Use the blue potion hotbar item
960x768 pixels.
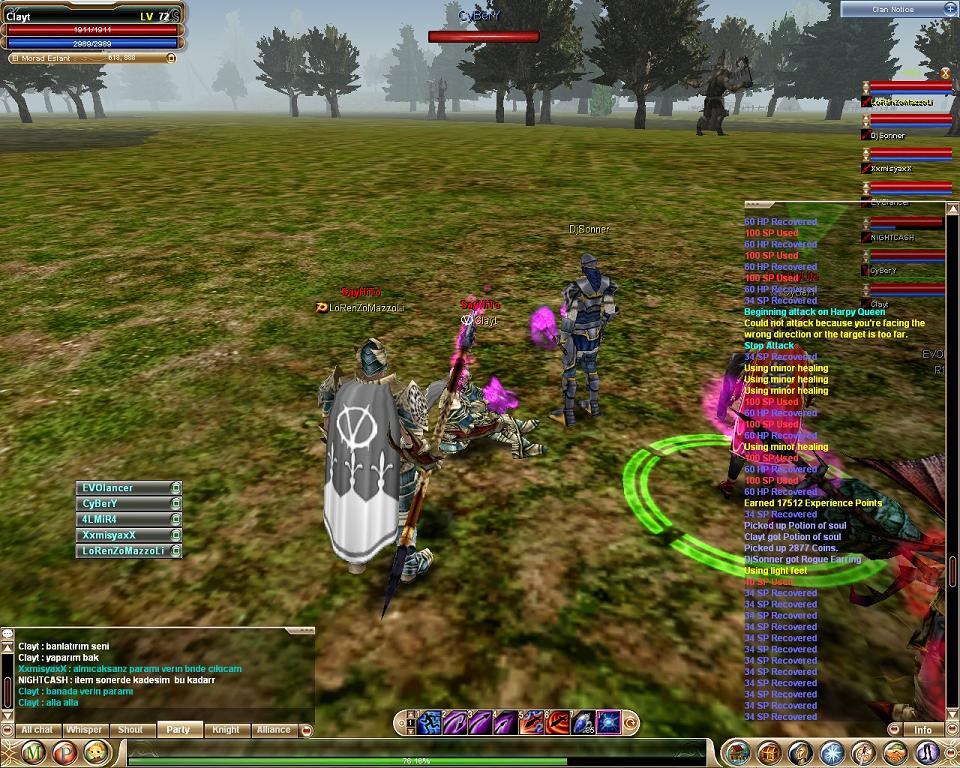(584, 721)
